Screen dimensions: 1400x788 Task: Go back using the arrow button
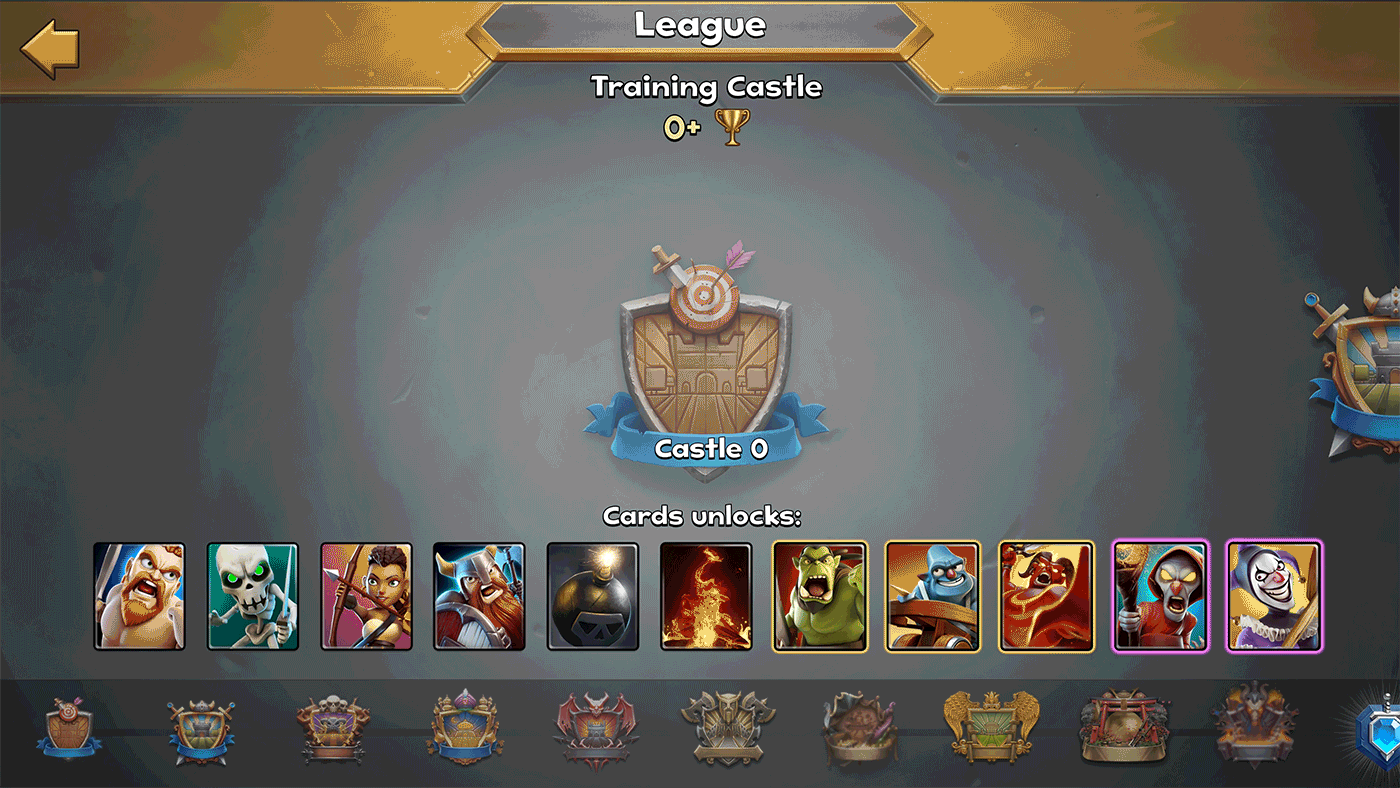pos(47,45)
